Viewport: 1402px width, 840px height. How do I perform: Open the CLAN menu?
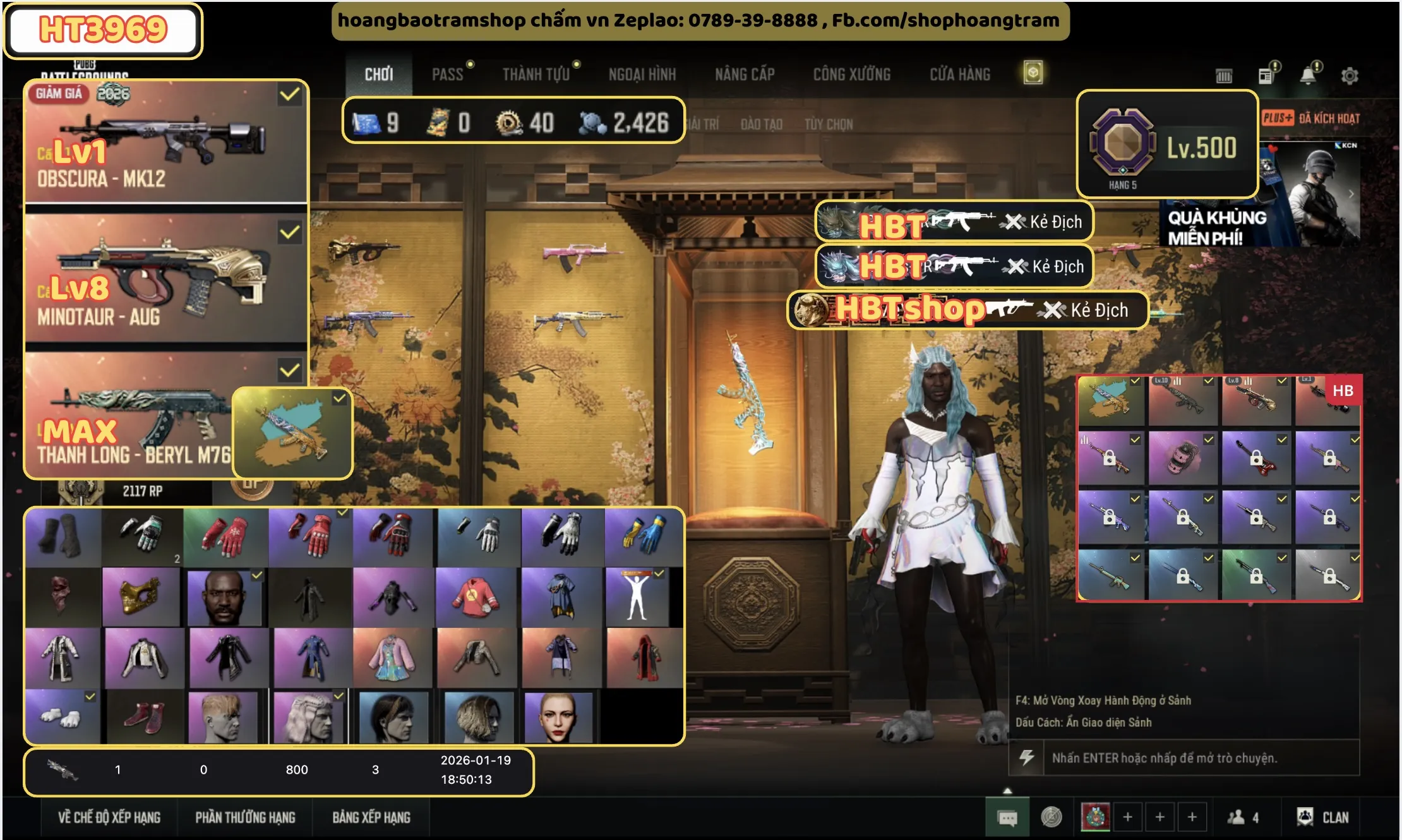[x=1323, y=817]
